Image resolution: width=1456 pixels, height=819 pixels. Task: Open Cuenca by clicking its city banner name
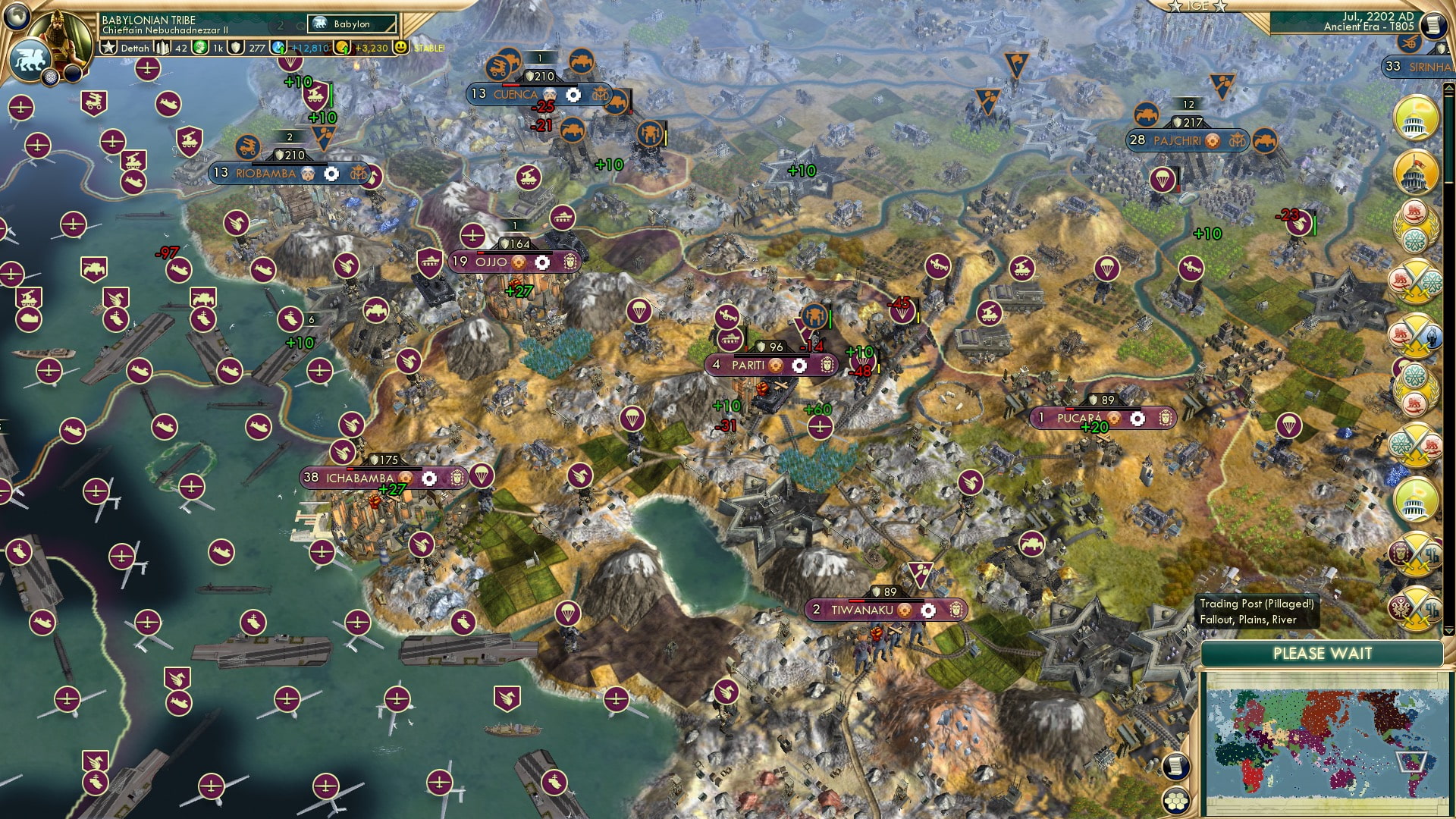tap(514, 93)
